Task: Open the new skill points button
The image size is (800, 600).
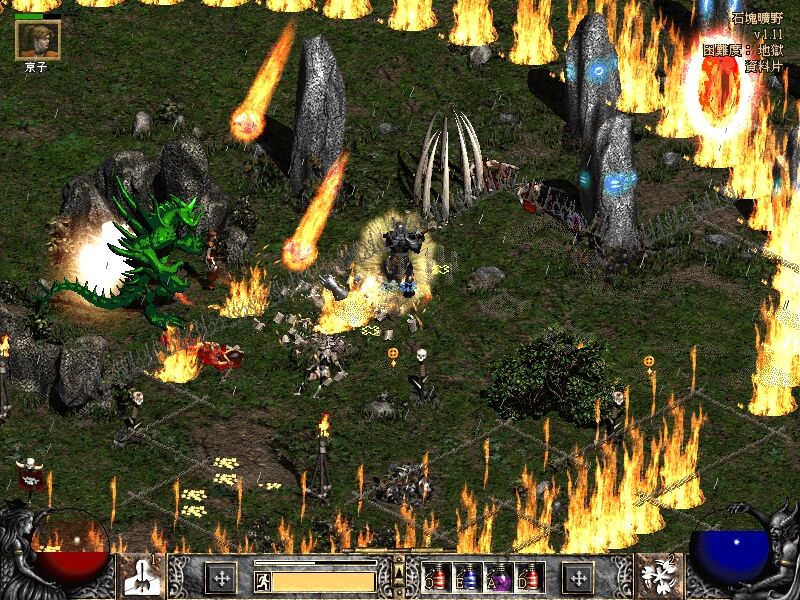Action: coord(578,577)
